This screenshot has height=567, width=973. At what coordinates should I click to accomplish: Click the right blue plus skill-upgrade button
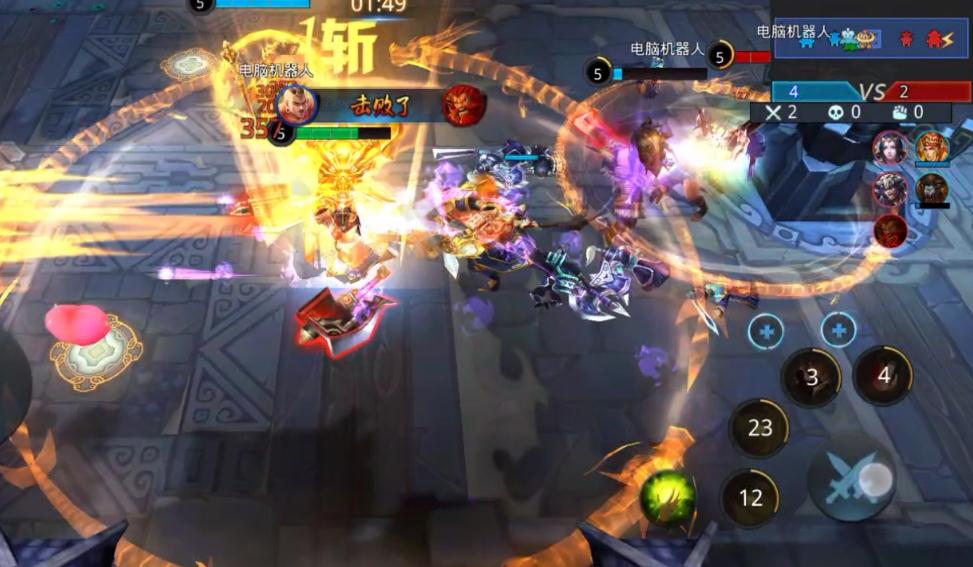tap(838, 329)
